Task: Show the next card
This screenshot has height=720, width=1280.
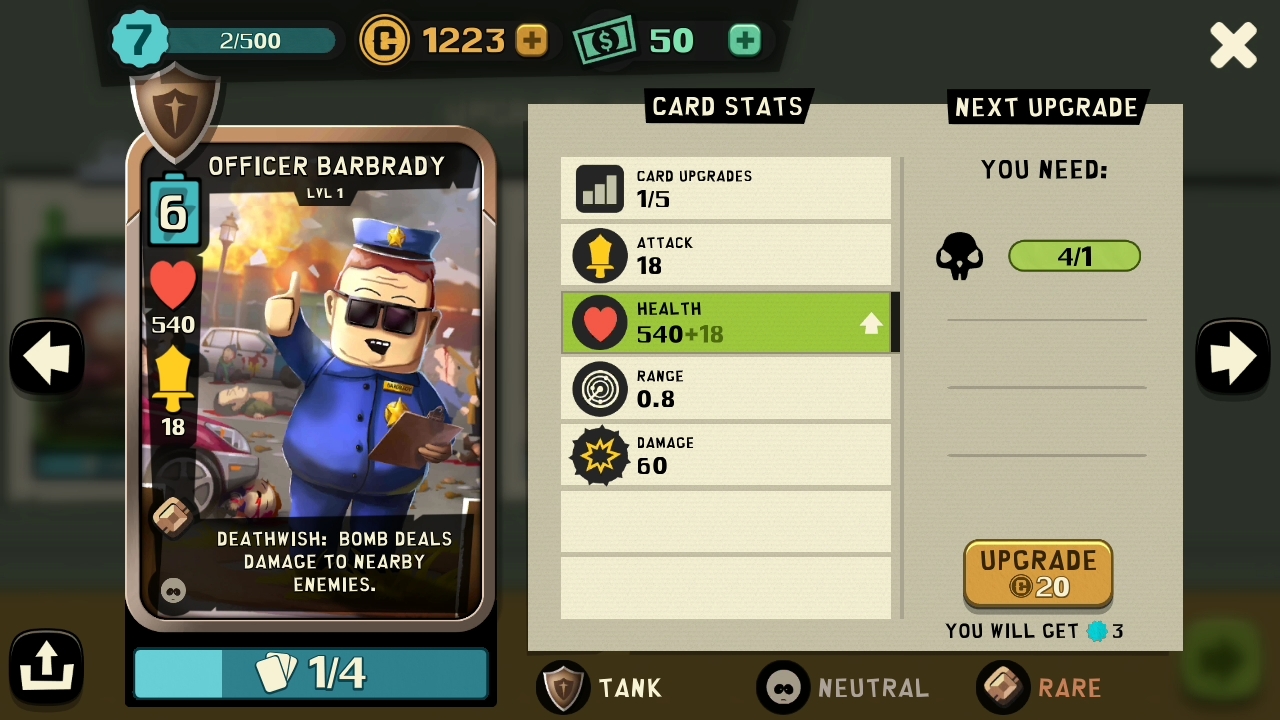Action: pos(1232,357)
